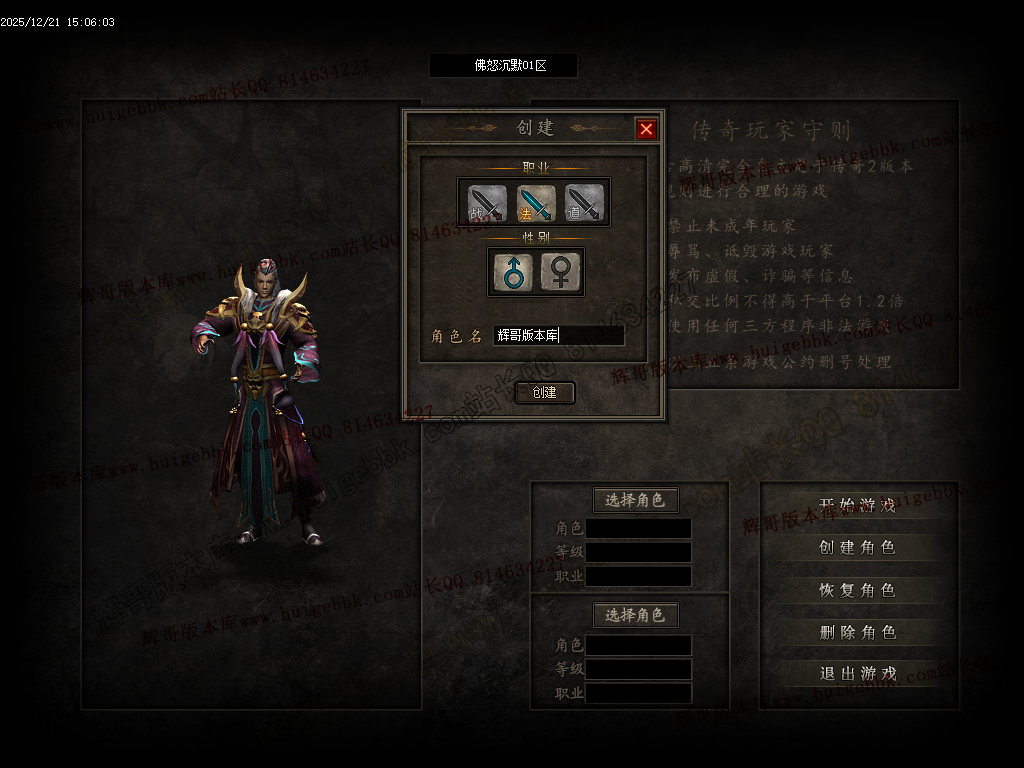Select the male gender symbol
The image size is (1024, 768).
[x=513, y=272]
